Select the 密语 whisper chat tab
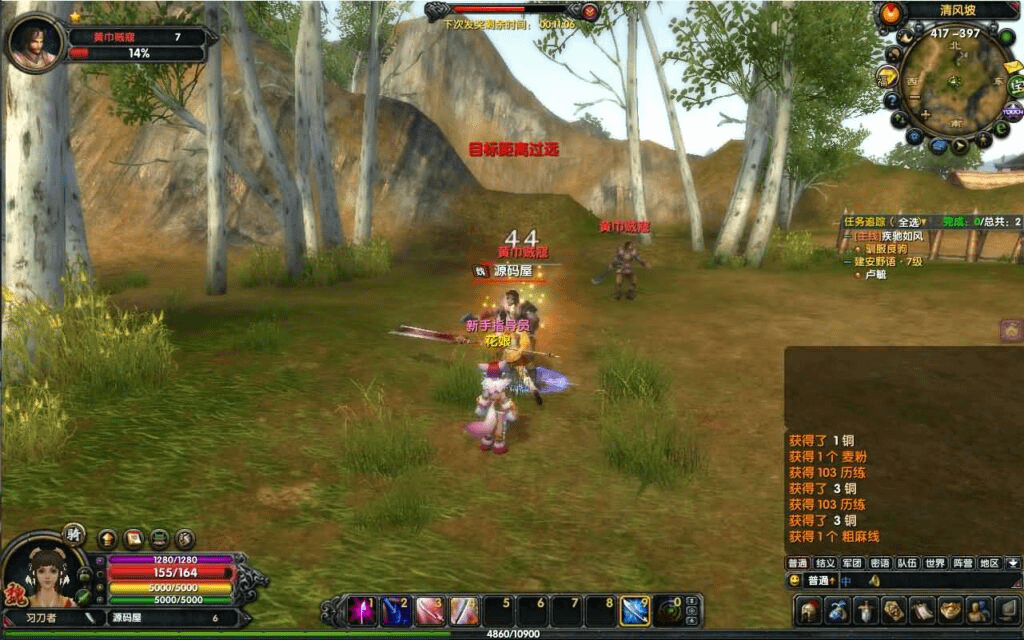The width and height of the screenshot is (1024, 640). coord(879,563)
